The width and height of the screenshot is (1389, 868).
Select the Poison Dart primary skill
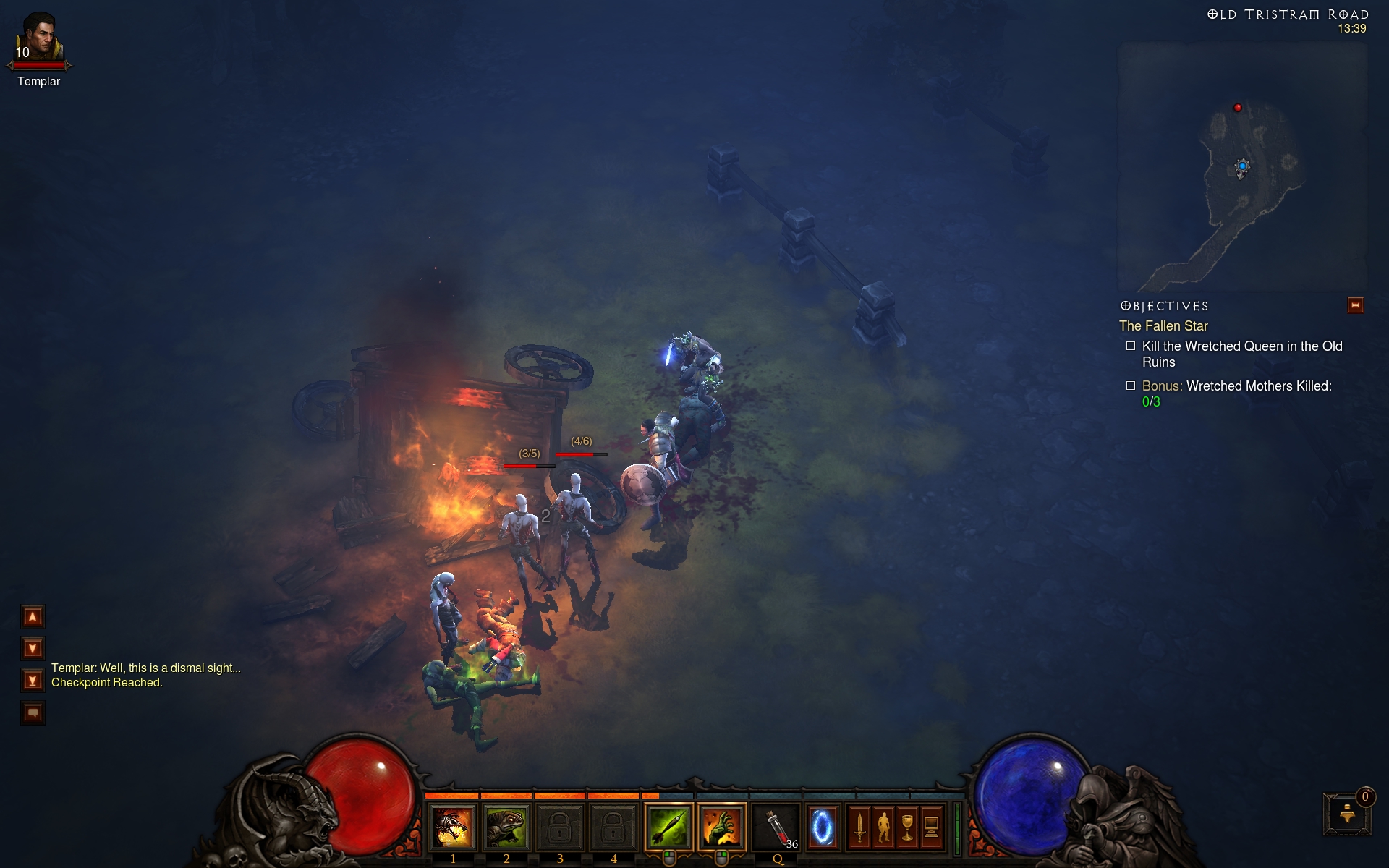[x=668, y=827]
